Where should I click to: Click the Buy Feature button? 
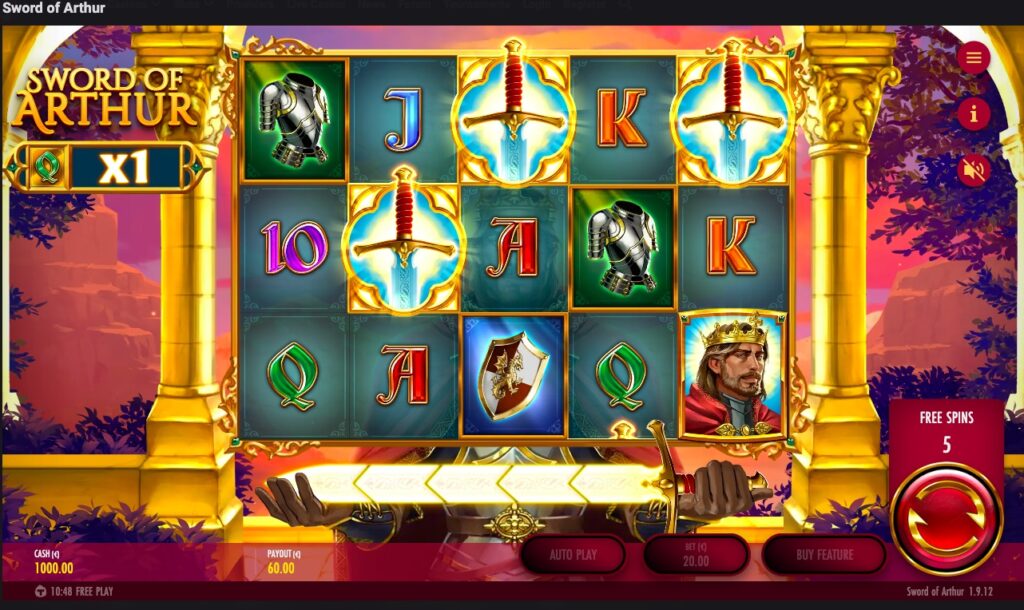(824, 554)
